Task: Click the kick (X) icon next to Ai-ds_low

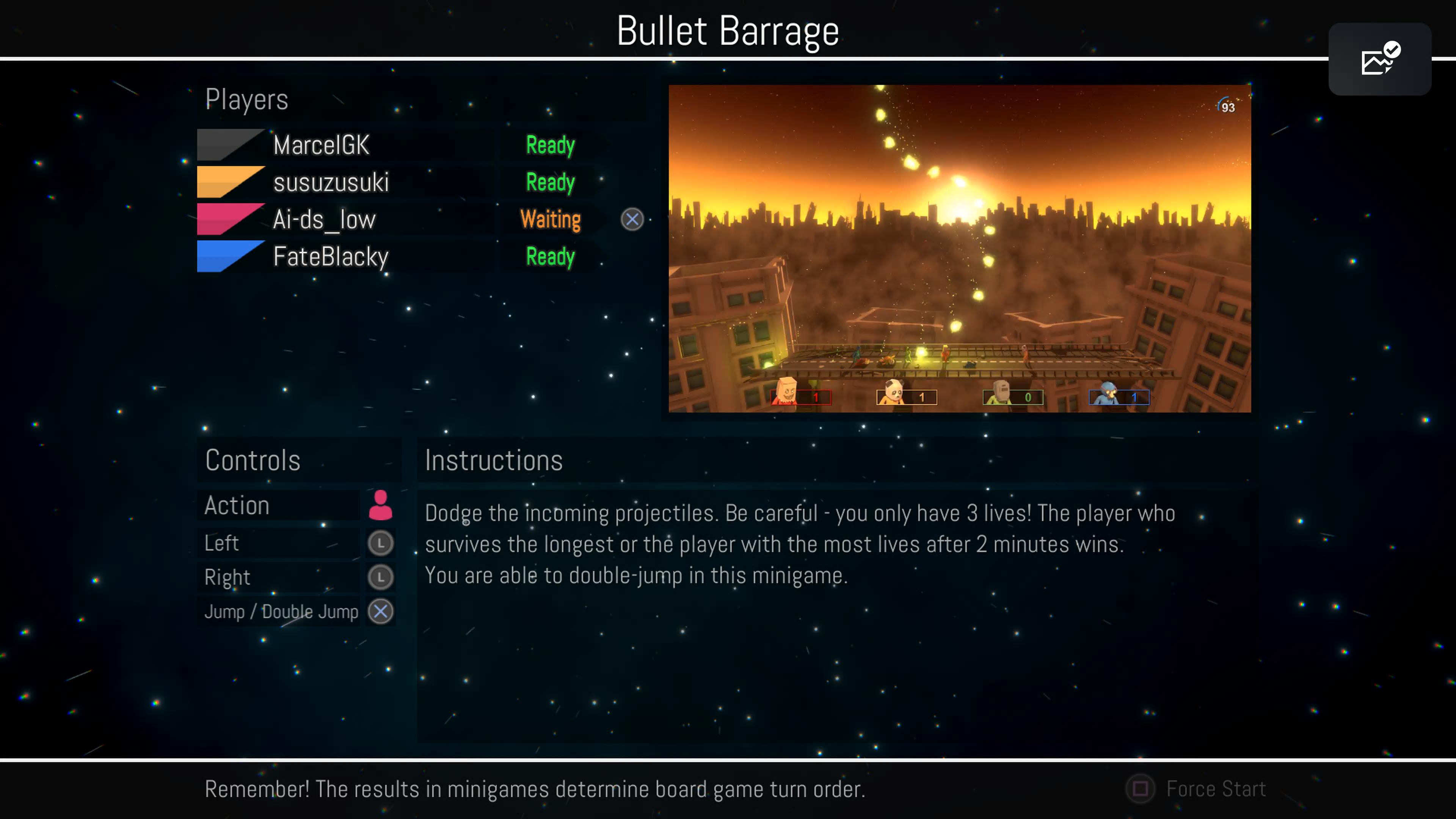Action: click(632, 220)
